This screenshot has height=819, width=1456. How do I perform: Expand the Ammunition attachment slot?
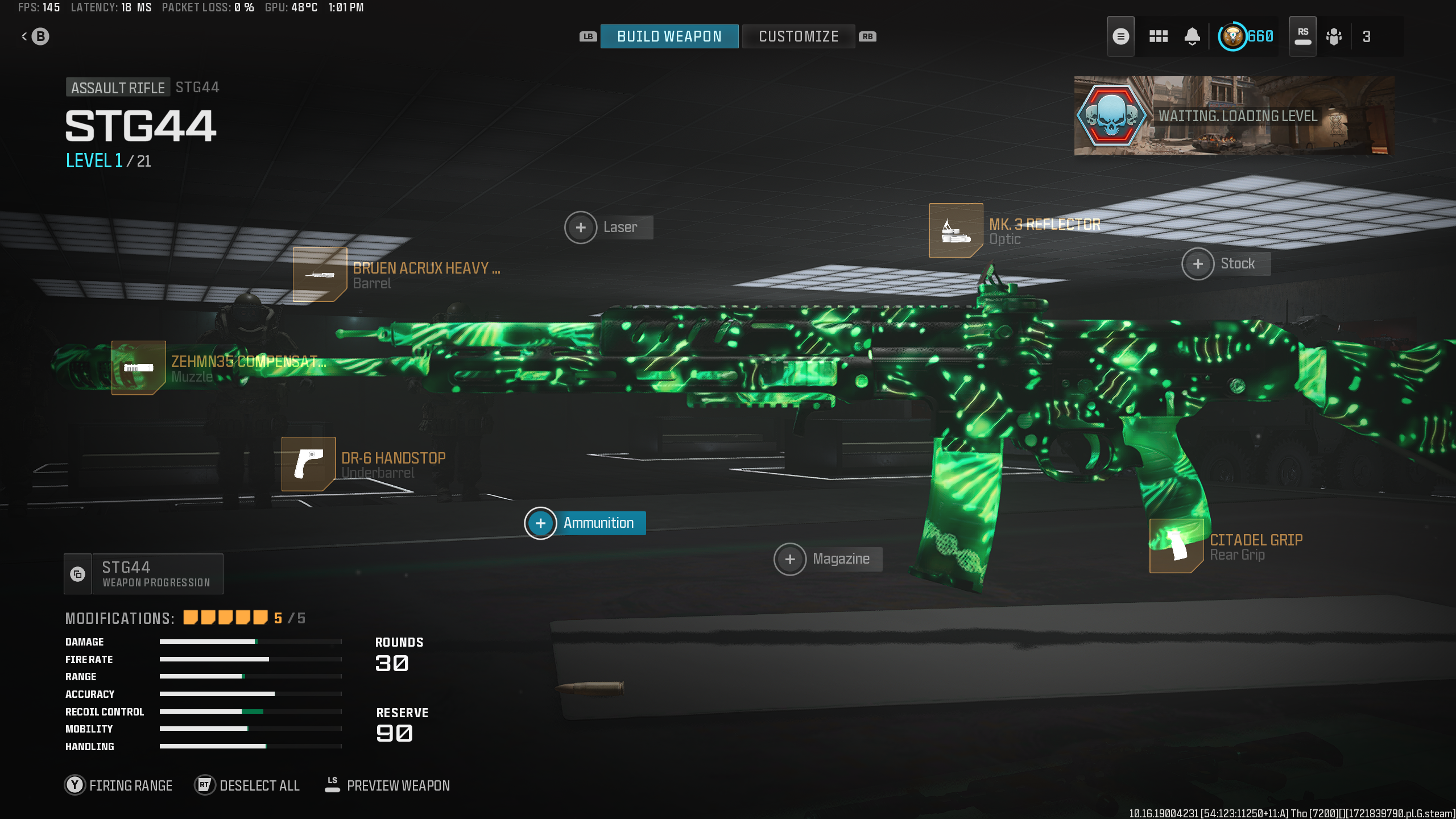pos(540,523)
